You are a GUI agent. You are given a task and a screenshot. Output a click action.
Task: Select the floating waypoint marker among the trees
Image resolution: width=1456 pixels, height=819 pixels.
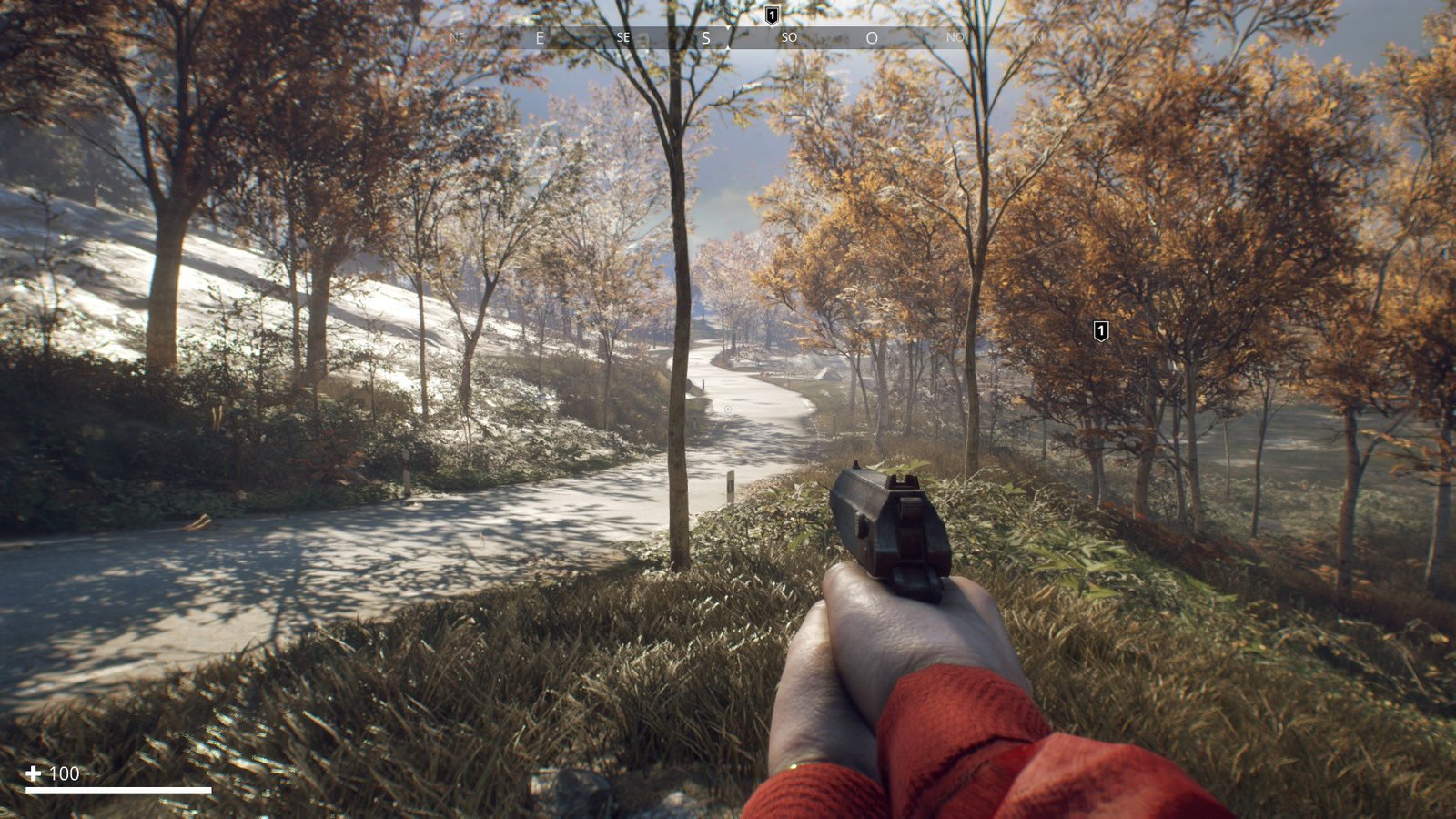click(x=1100, y=330)
